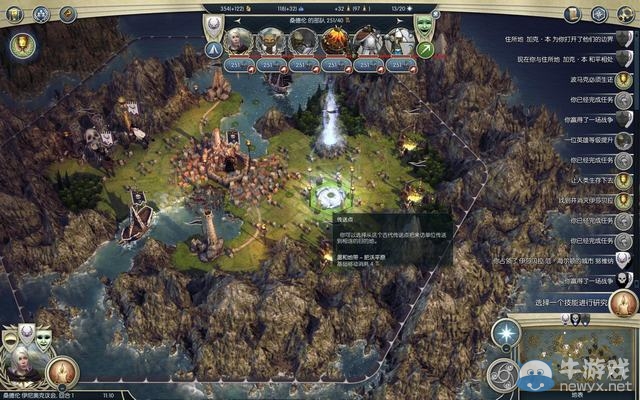
Task: Open the glowing star spell-casting button
Action: [x=507, y=334]
